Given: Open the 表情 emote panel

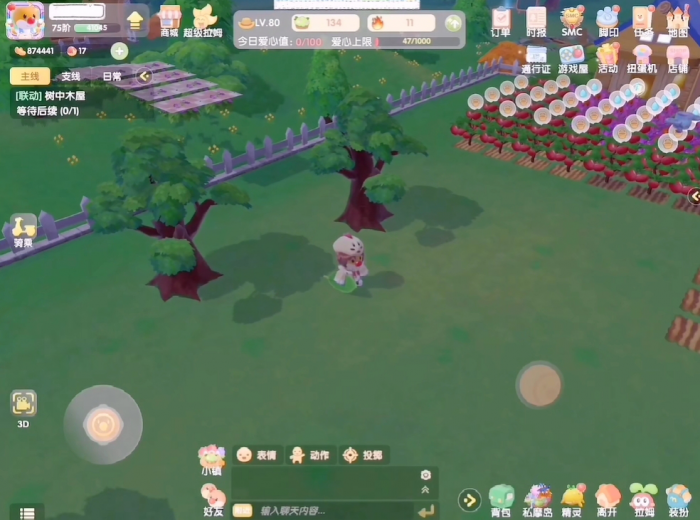Looking at the screenshot, I should [x=256, y=455].
